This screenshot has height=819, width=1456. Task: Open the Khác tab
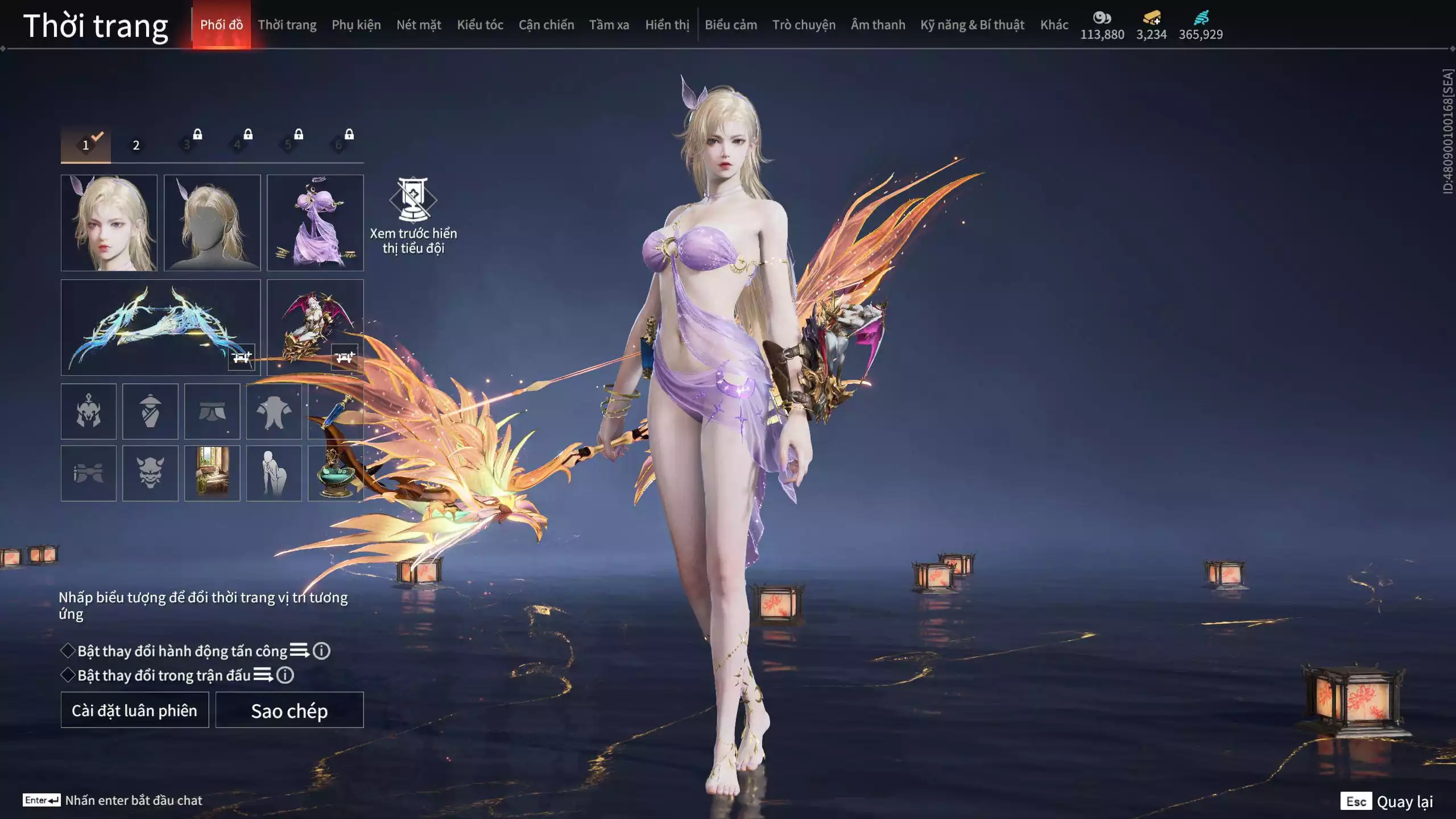click(1054, 25)
